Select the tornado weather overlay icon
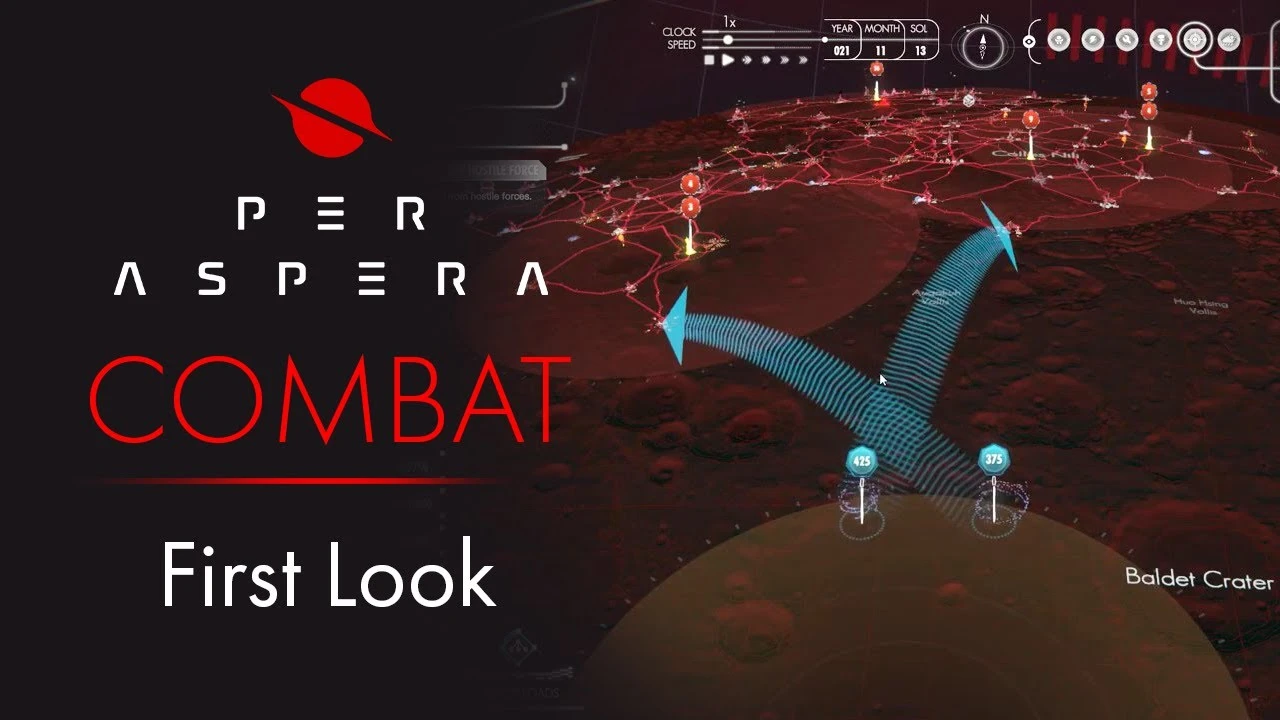Screen dimensions: 1280x720 1162,40
